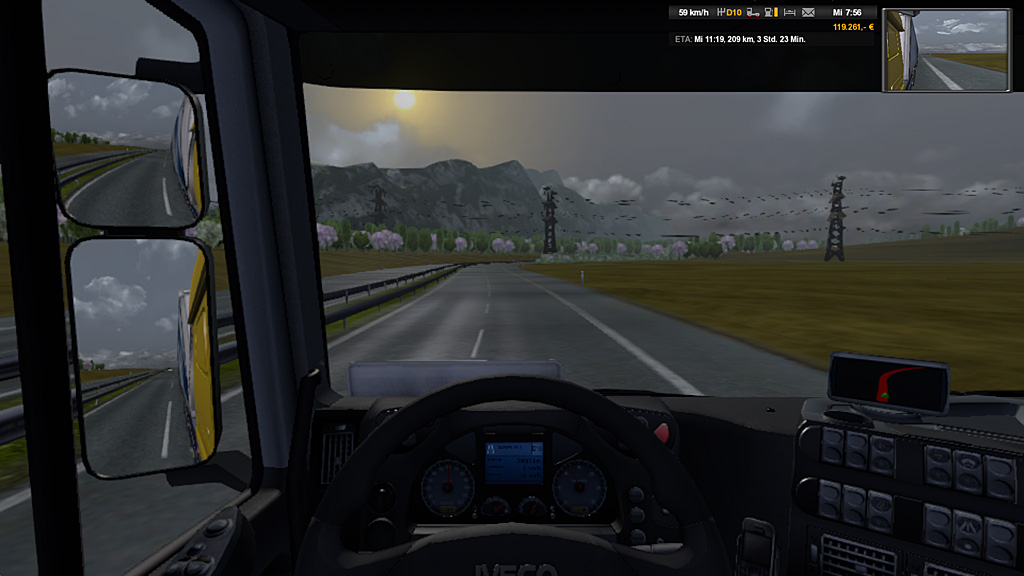Open the mail envelope icon

click(x=808, y=13)
